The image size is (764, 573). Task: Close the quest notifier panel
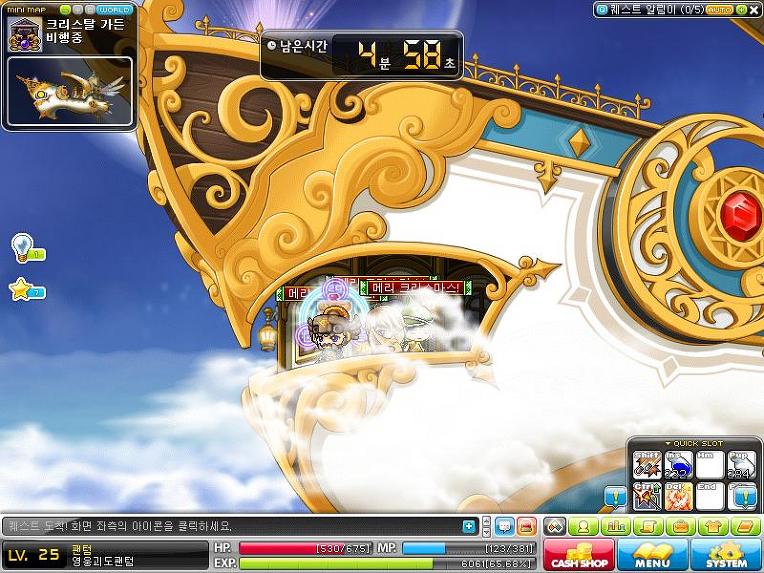click(753, 9)
